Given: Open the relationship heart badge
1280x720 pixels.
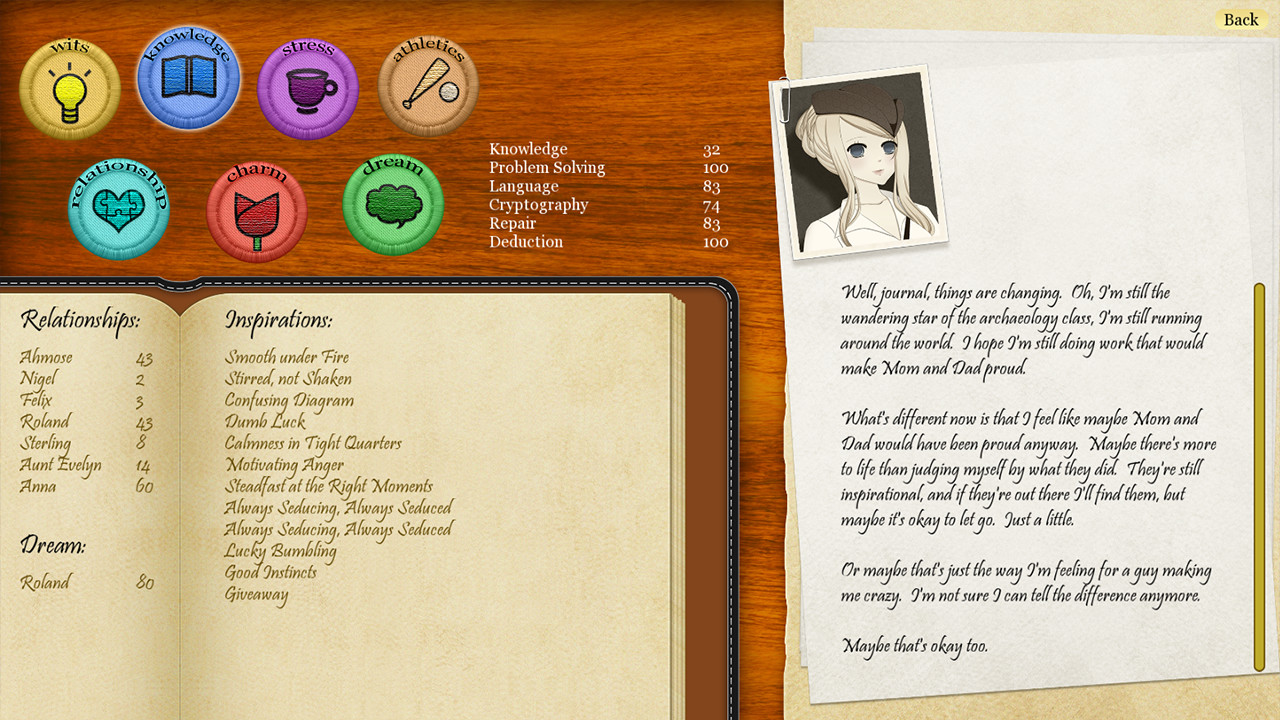Looking at the screenshot, I should (x=118, y=210).
